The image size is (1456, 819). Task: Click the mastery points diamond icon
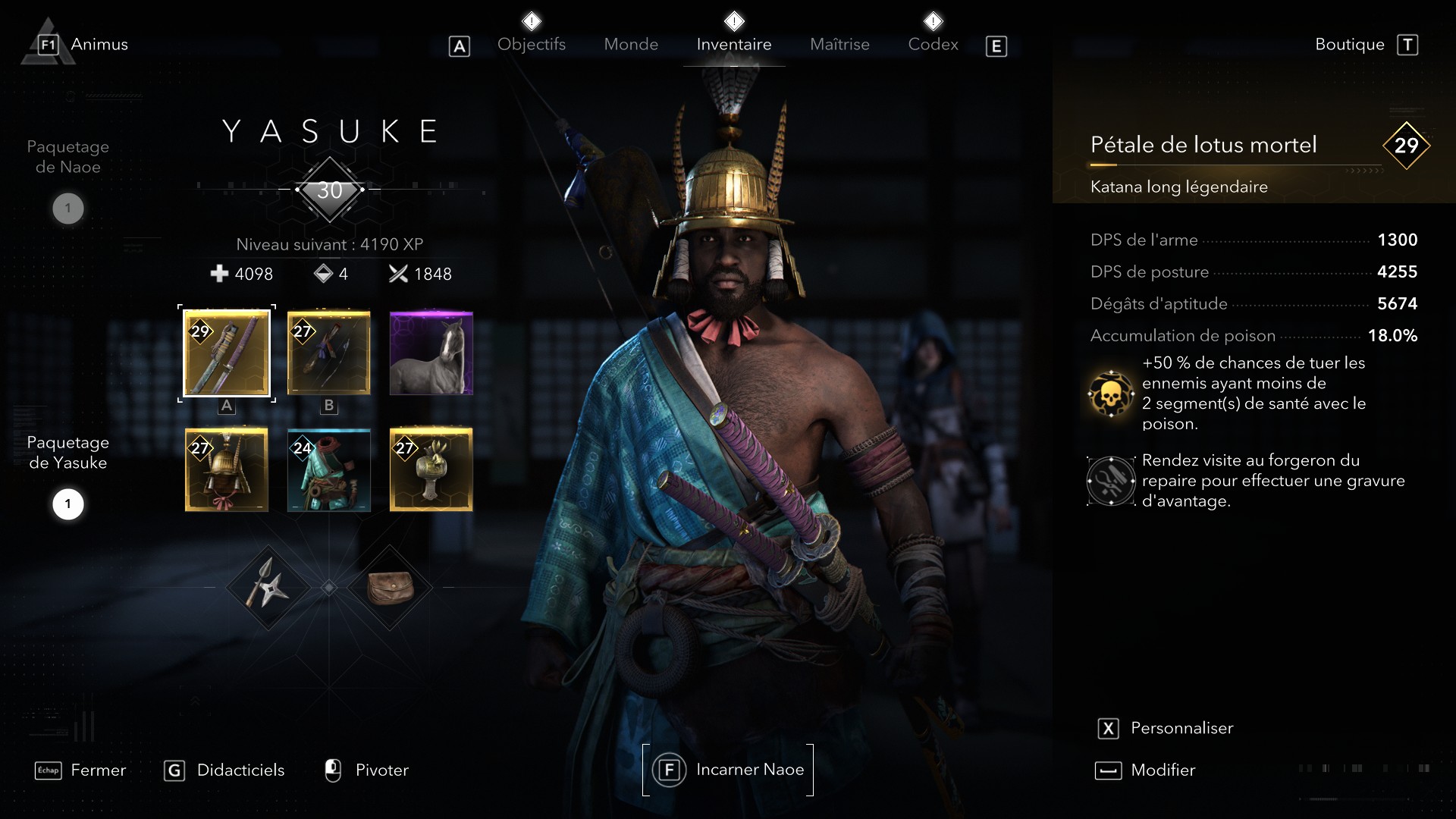pyautogui.click(x=325, y=274)
